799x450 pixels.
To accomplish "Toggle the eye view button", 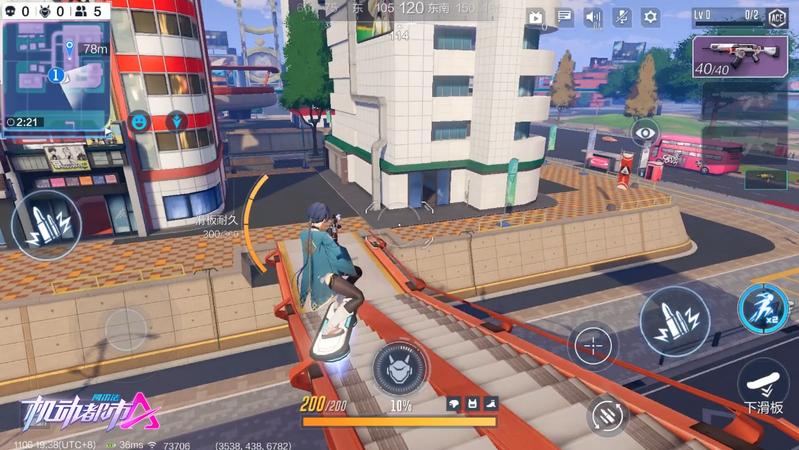I will tap(645, 131).
